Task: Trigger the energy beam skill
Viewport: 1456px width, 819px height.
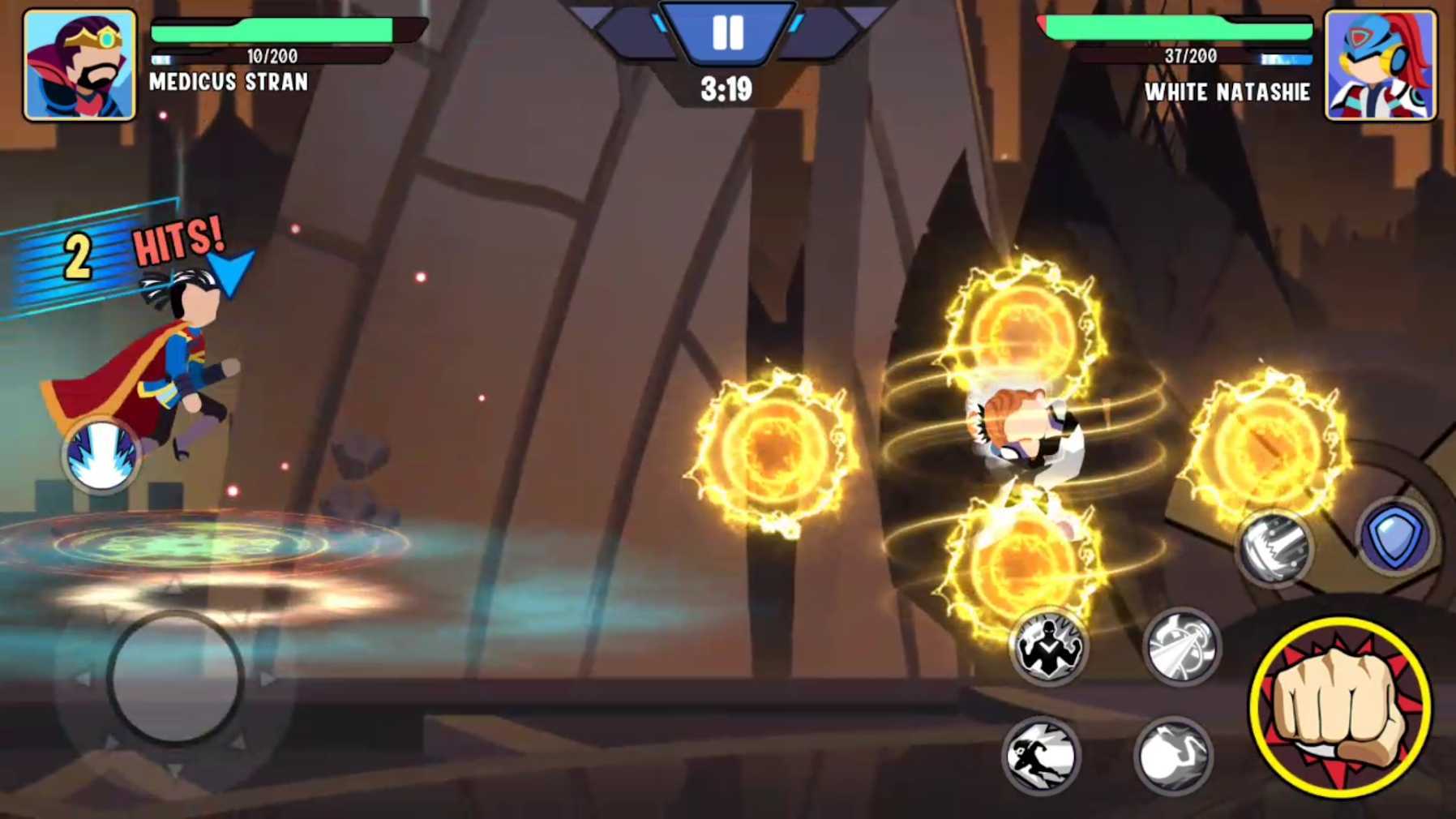Action: pyautogui.click(x=1180, y=649)
